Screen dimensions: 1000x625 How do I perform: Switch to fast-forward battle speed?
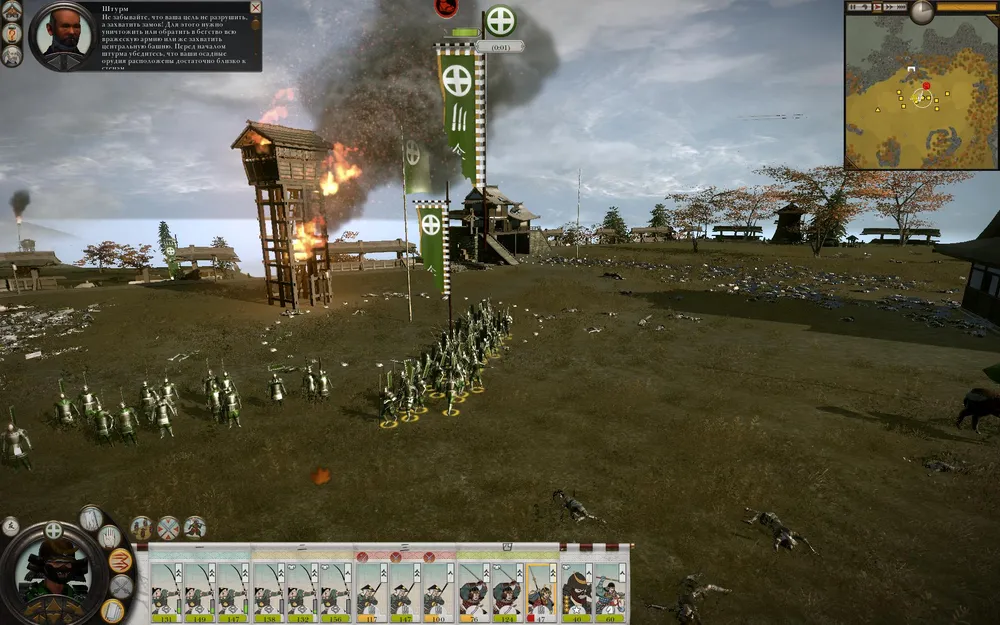[891, 7]
